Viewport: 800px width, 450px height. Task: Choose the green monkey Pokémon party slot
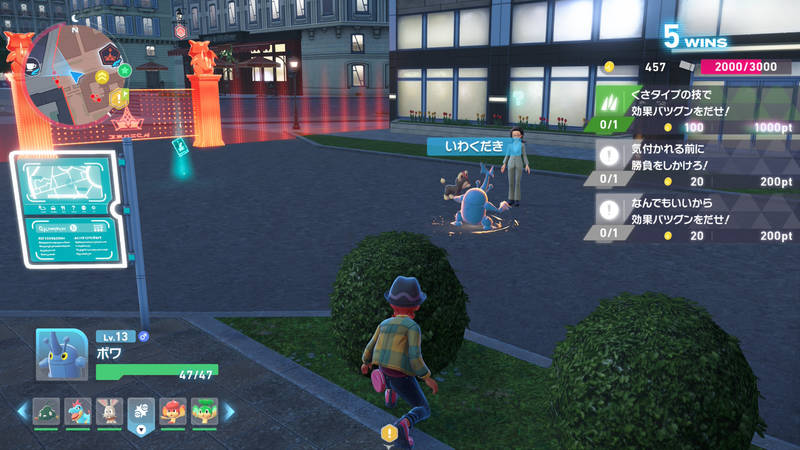[x=204, y=411]
